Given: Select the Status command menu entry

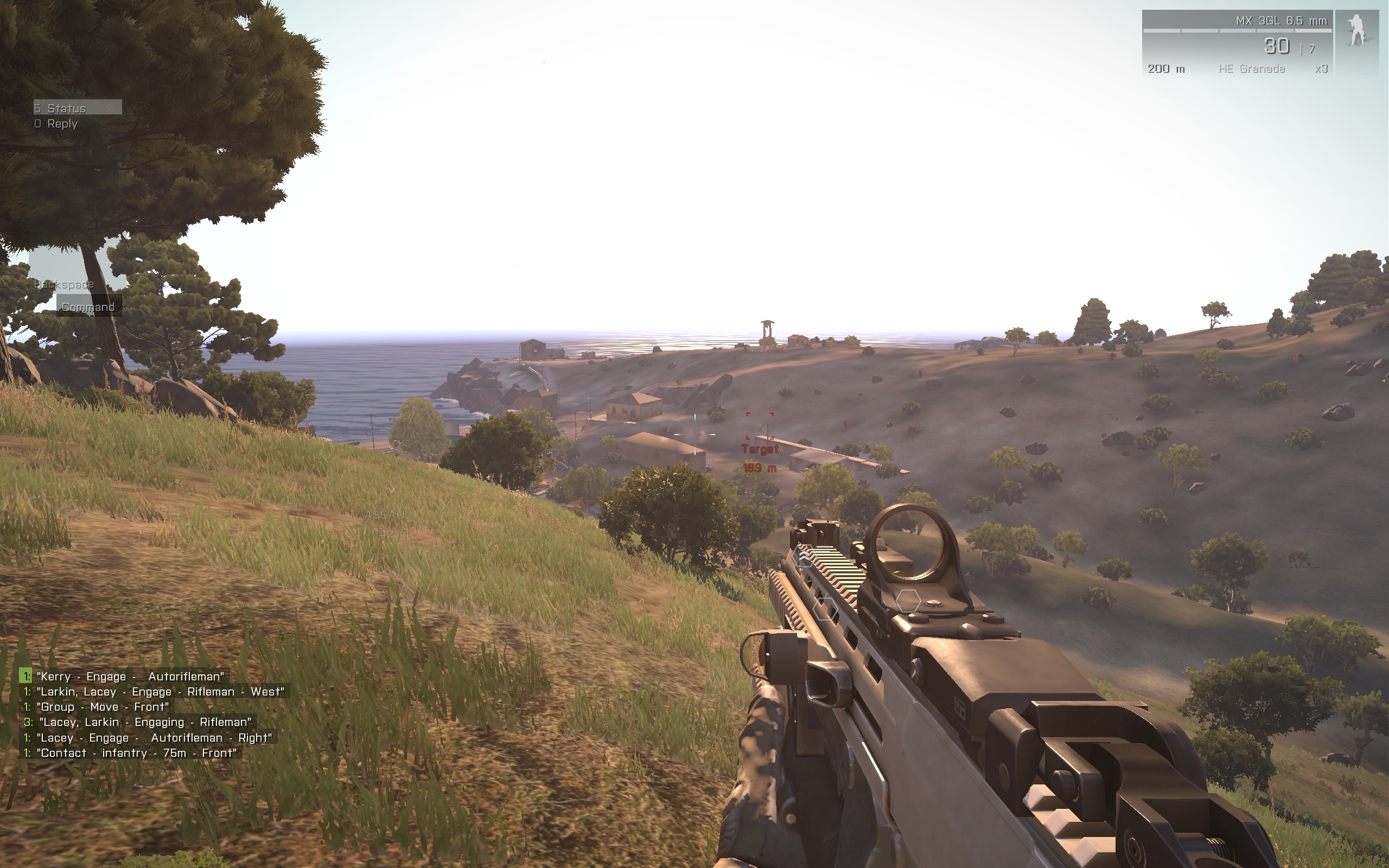Looking at the screenshot, I should [77, 108].
